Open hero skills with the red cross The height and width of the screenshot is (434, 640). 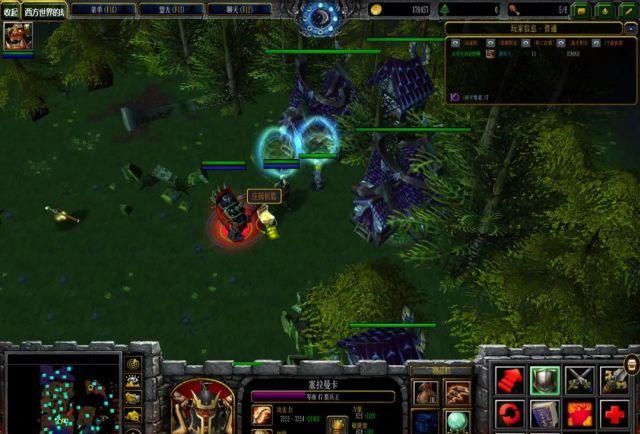pos(615,413)
